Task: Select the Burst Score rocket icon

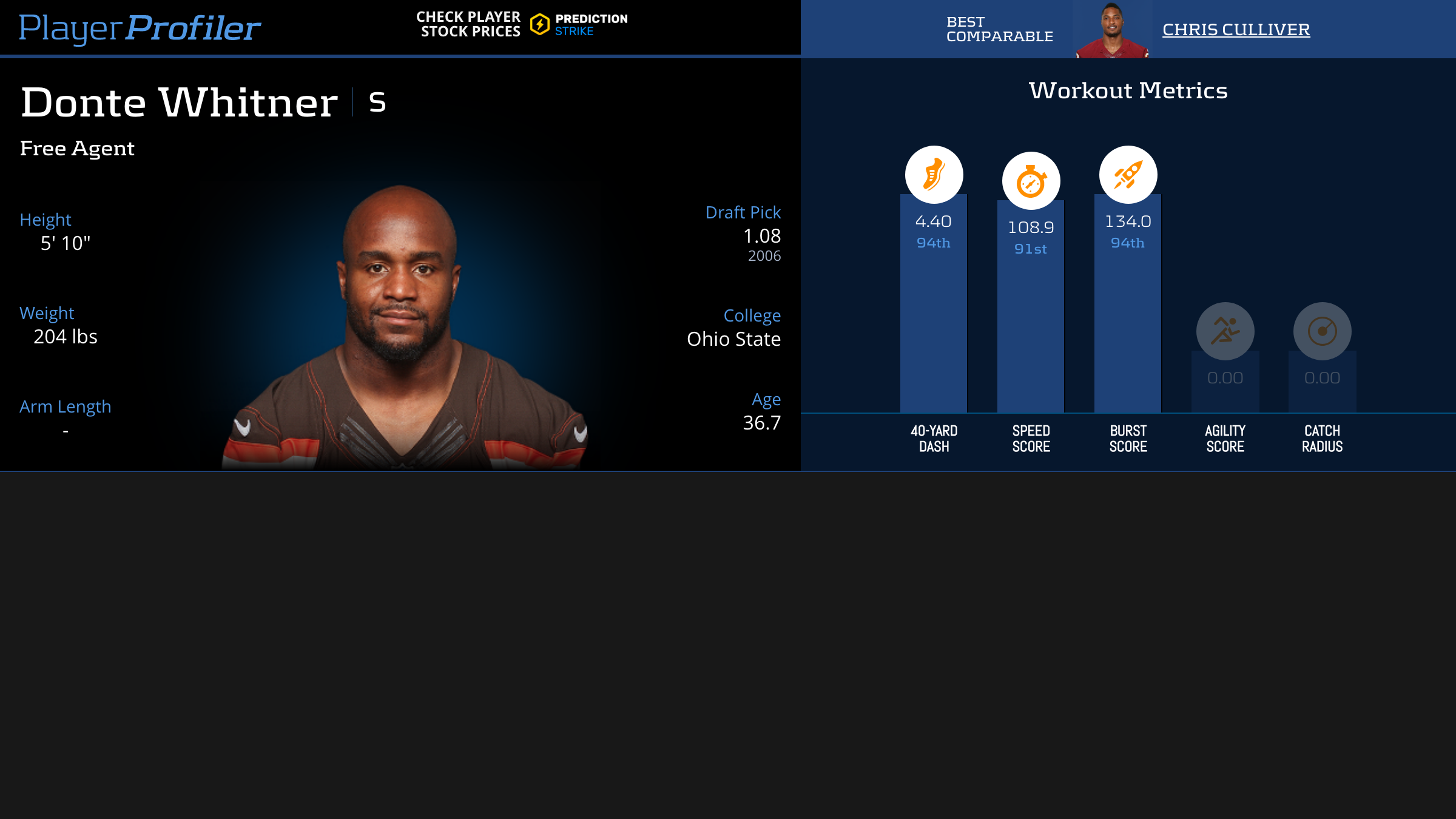Action: coord(1128,175)
